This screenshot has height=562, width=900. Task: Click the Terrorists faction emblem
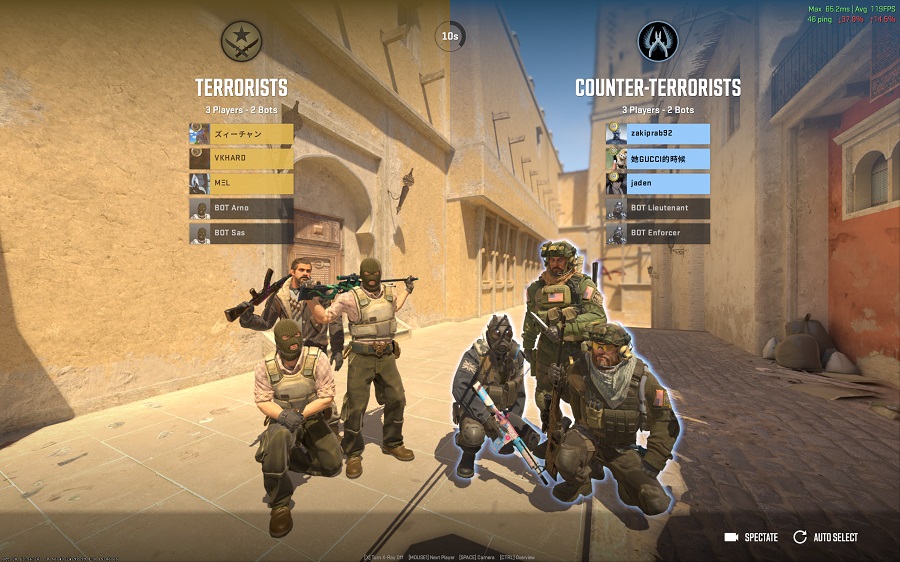click(241, 41)
